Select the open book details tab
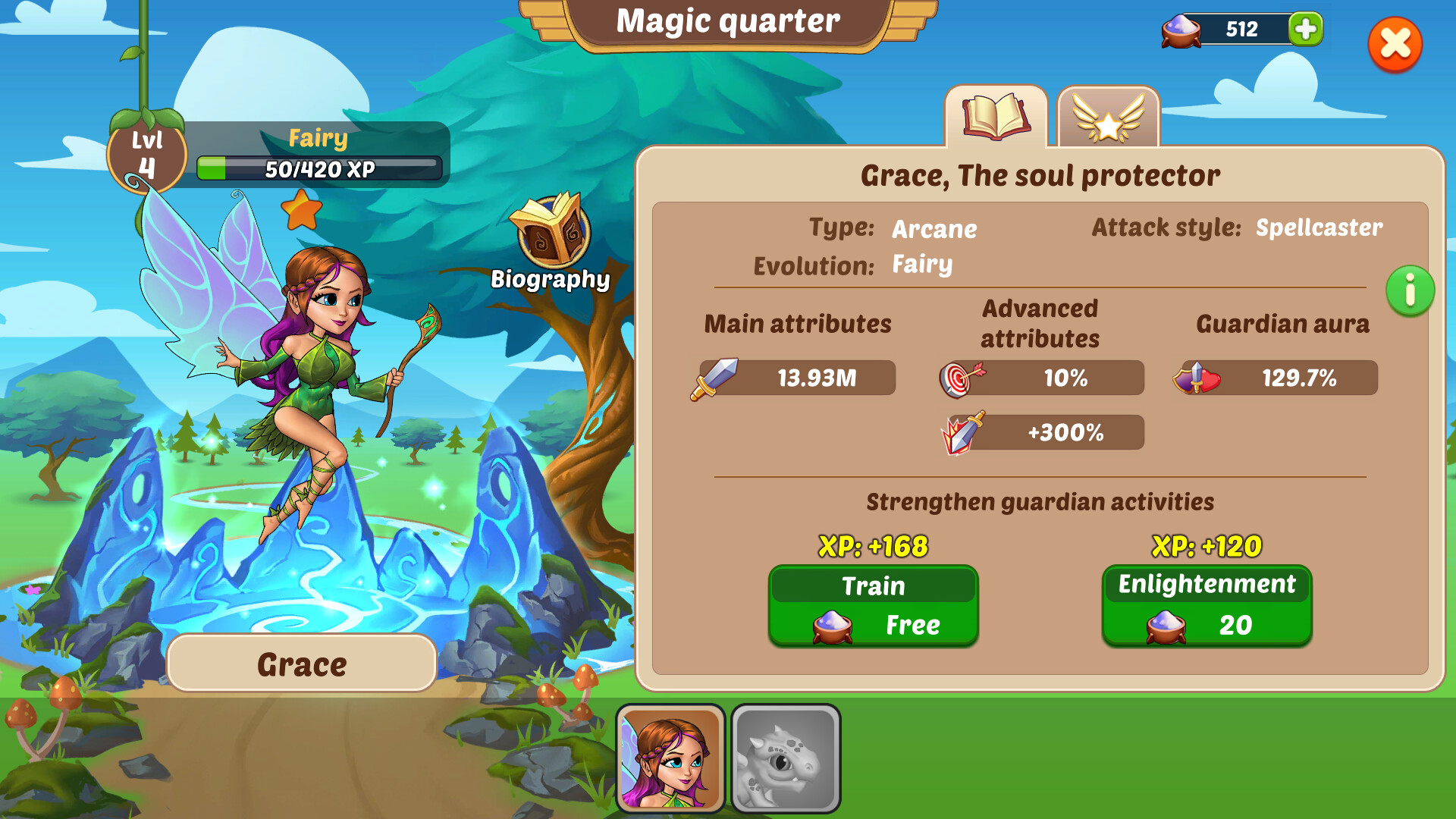 [997, 118]
